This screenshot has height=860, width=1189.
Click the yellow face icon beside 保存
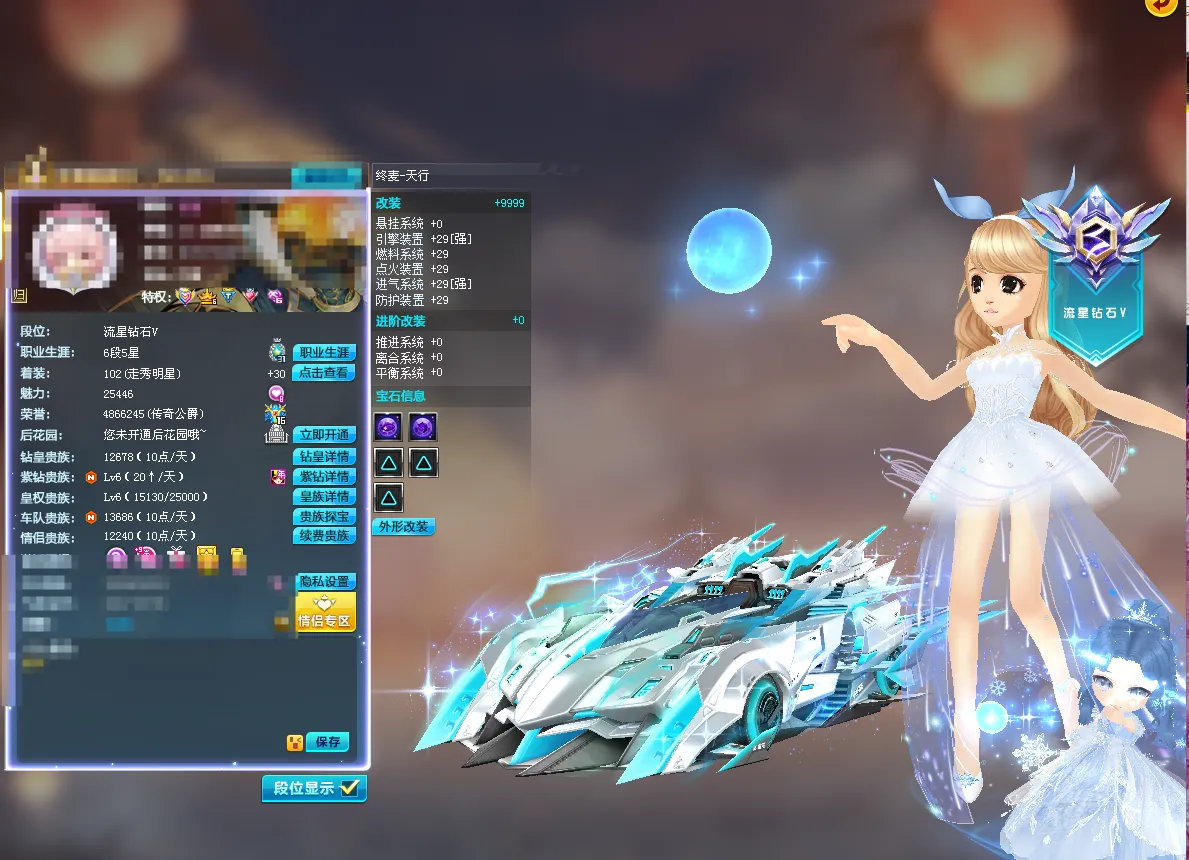pos(295,742)
